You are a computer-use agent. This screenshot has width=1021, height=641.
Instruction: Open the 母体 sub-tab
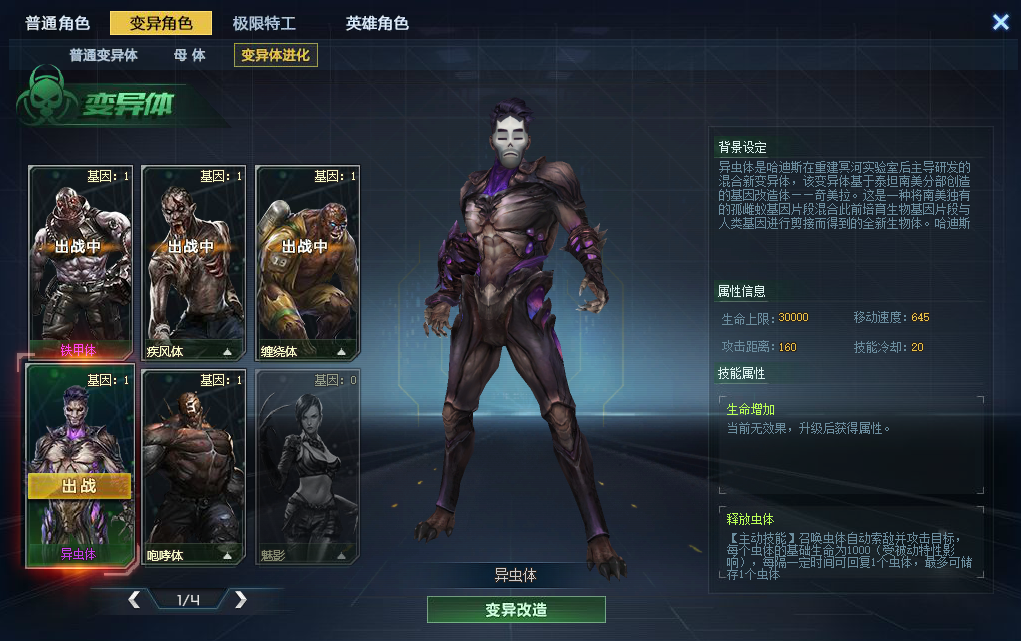189,55
